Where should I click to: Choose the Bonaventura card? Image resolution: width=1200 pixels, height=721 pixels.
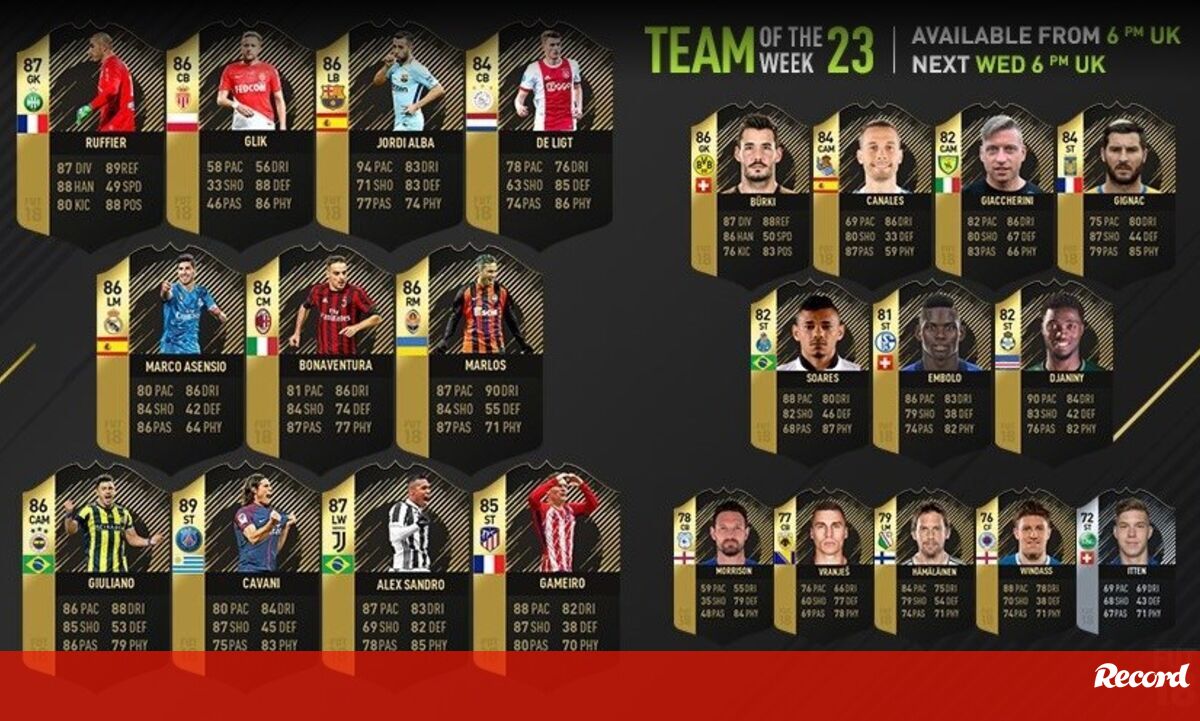[320, 350]
